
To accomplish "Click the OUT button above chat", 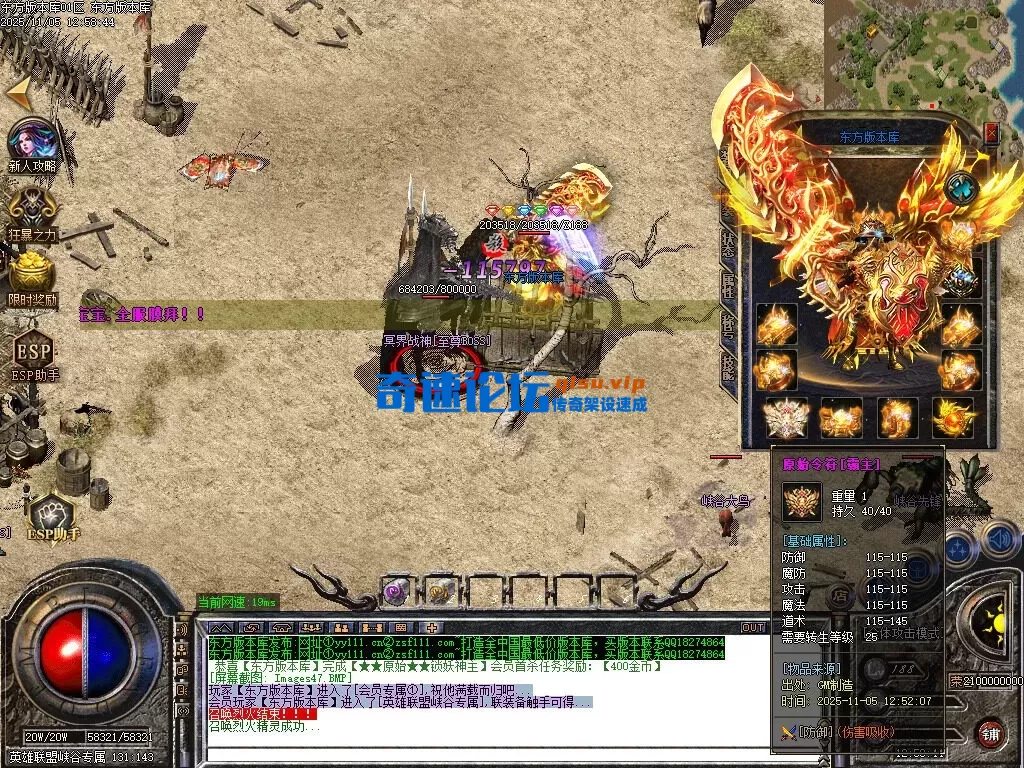I will pos(753,627).
